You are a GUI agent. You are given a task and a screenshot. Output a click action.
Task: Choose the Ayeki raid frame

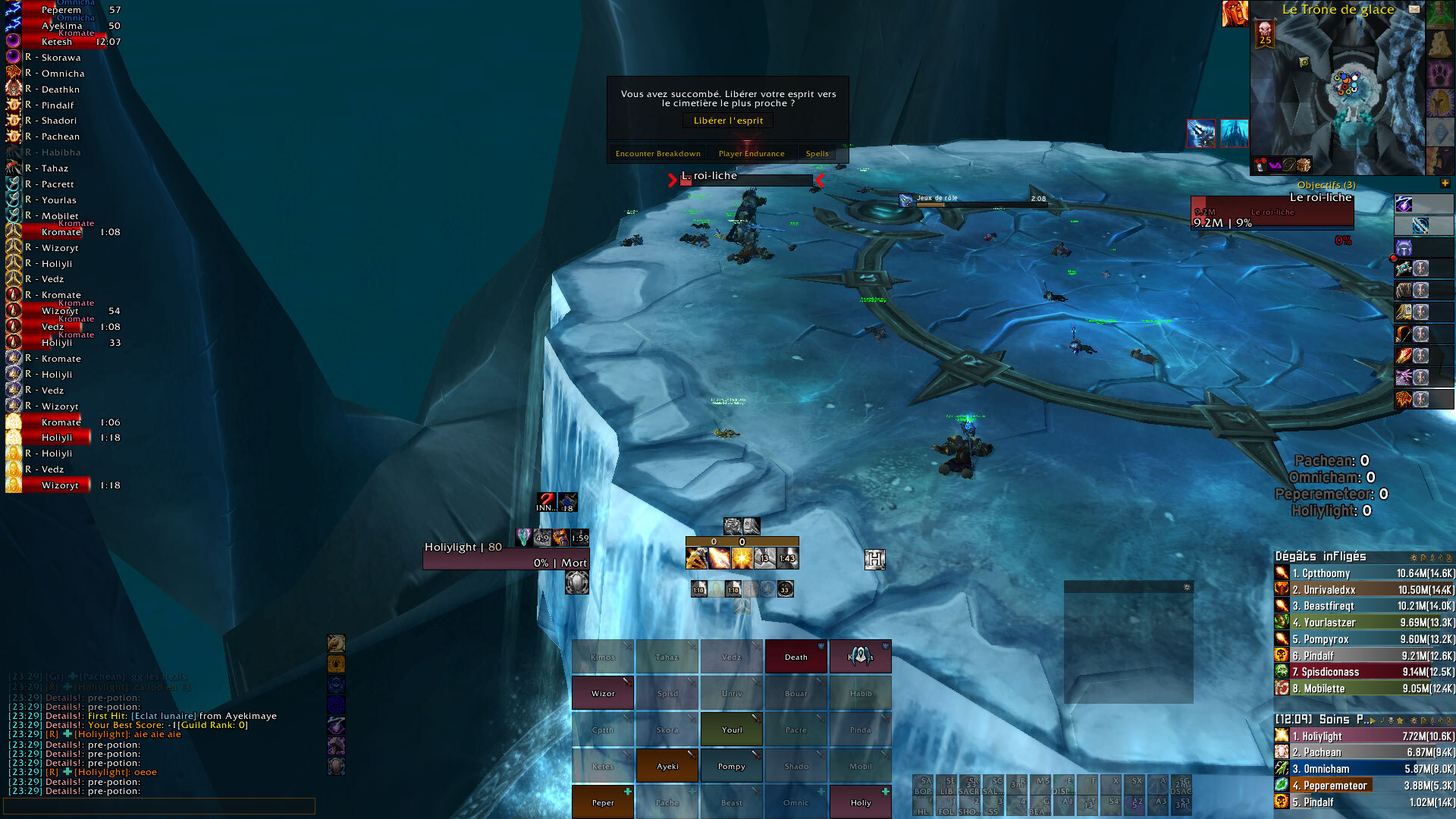667,766
